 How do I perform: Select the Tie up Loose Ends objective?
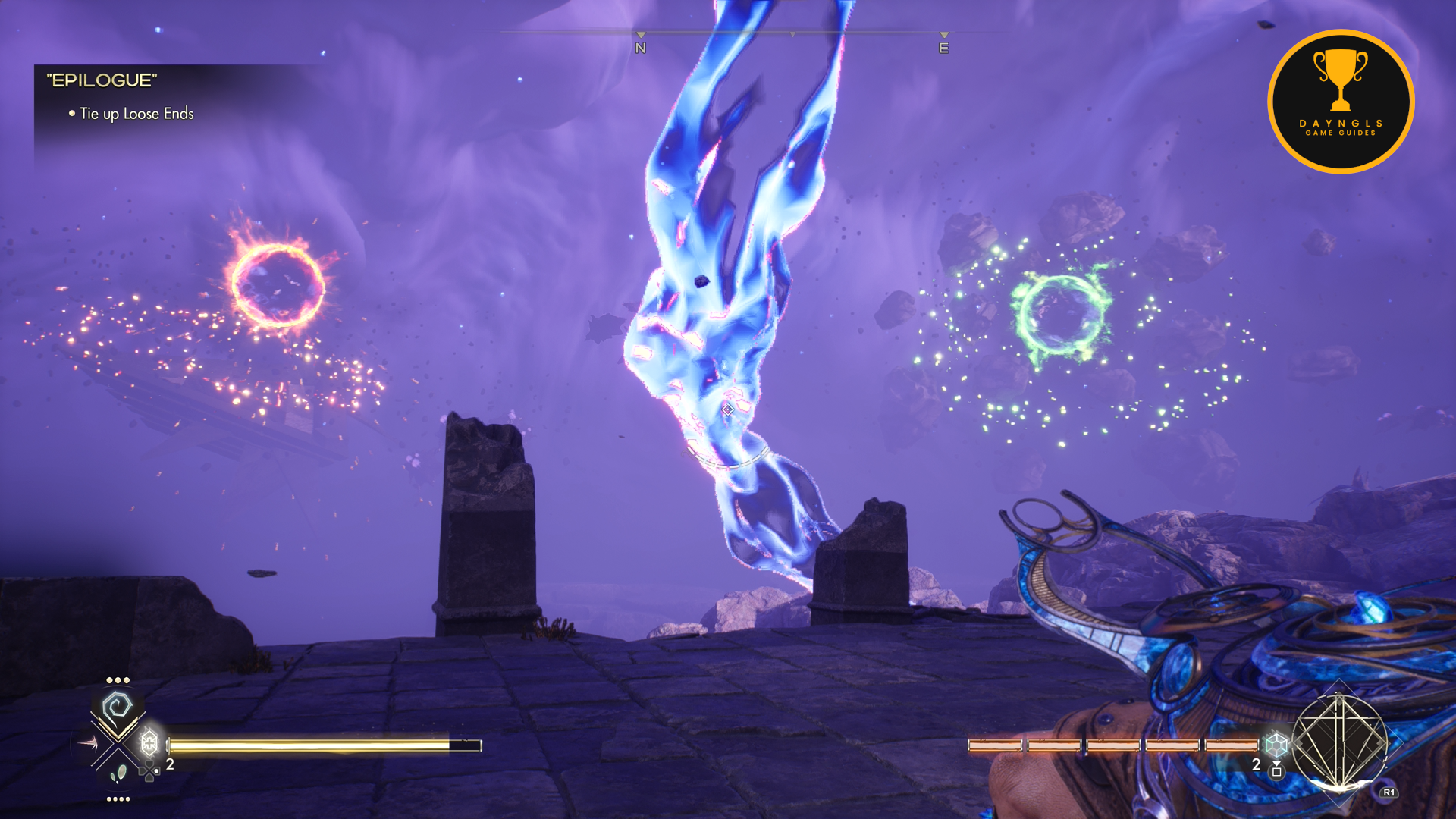pyautogui.click(x=136, y=114)
